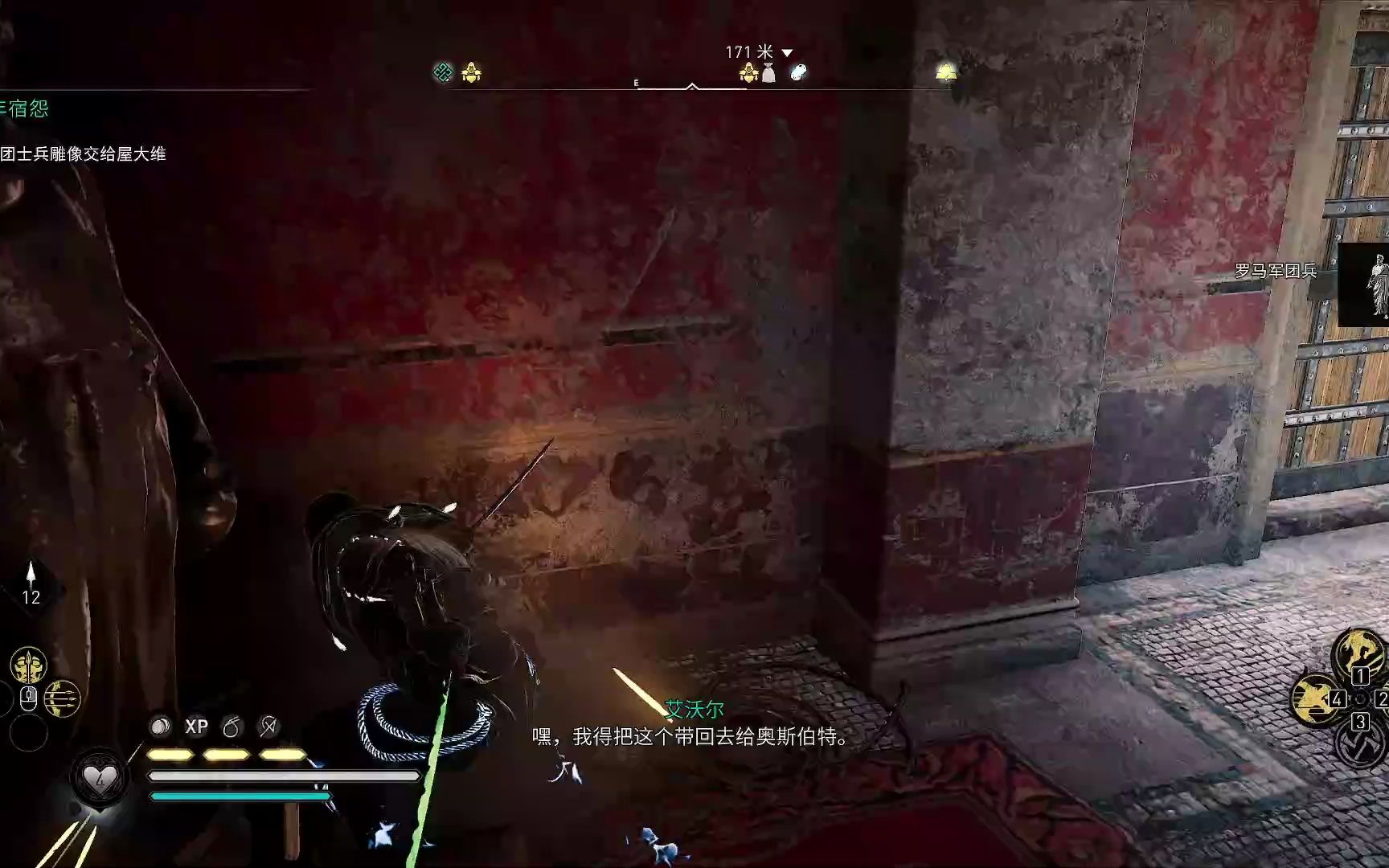
Task: Click the XP label near the experience bar
Action: click(198, 726)
